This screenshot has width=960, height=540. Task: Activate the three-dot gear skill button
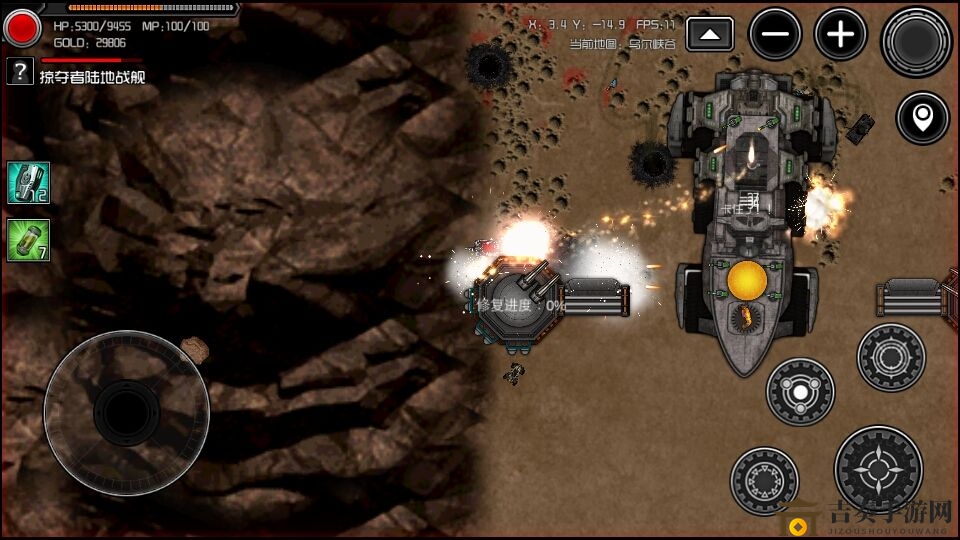pos(800,391)
